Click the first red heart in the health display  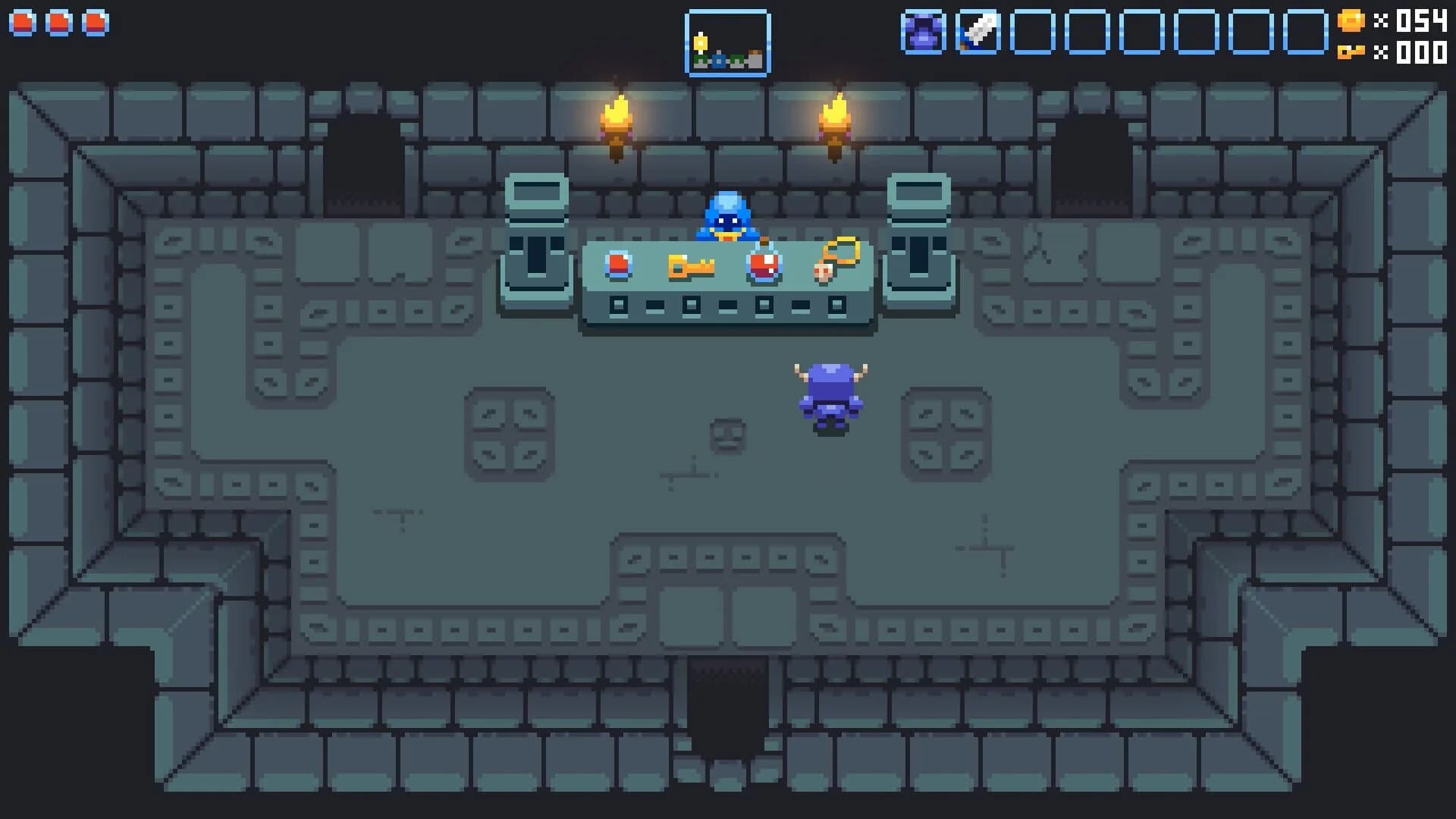(x=22, y=23)
